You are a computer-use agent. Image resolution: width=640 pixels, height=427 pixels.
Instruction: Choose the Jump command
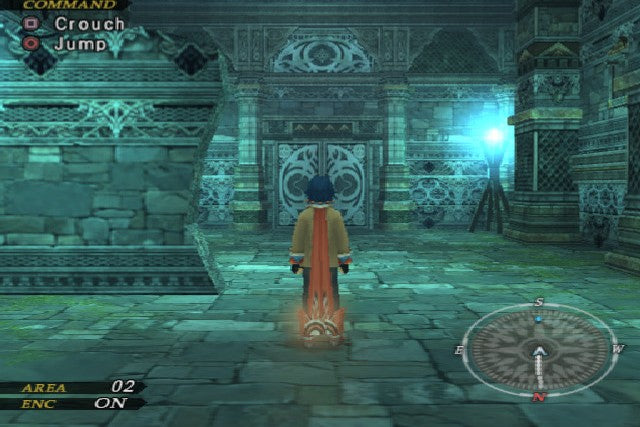pyautogui.click(x=78, y=44)
